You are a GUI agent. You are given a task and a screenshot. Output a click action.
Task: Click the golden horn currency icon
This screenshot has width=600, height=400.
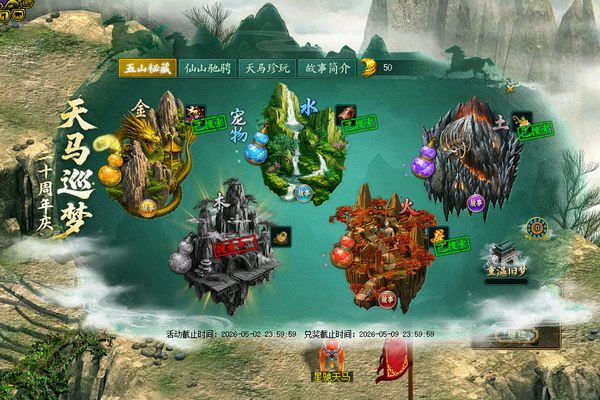368,68
